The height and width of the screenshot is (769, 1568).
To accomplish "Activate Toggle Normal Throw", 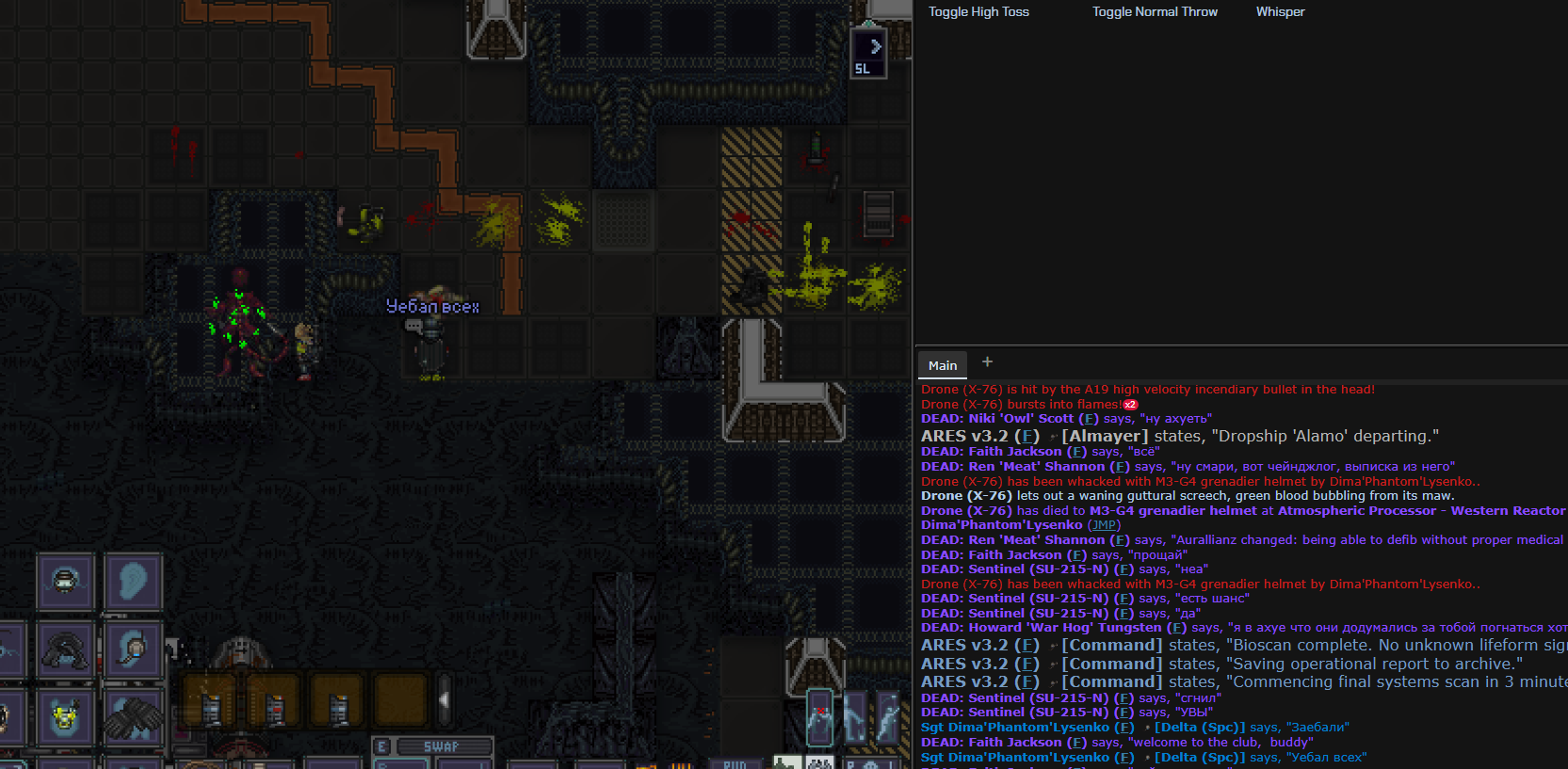I will pos(1155,12).
